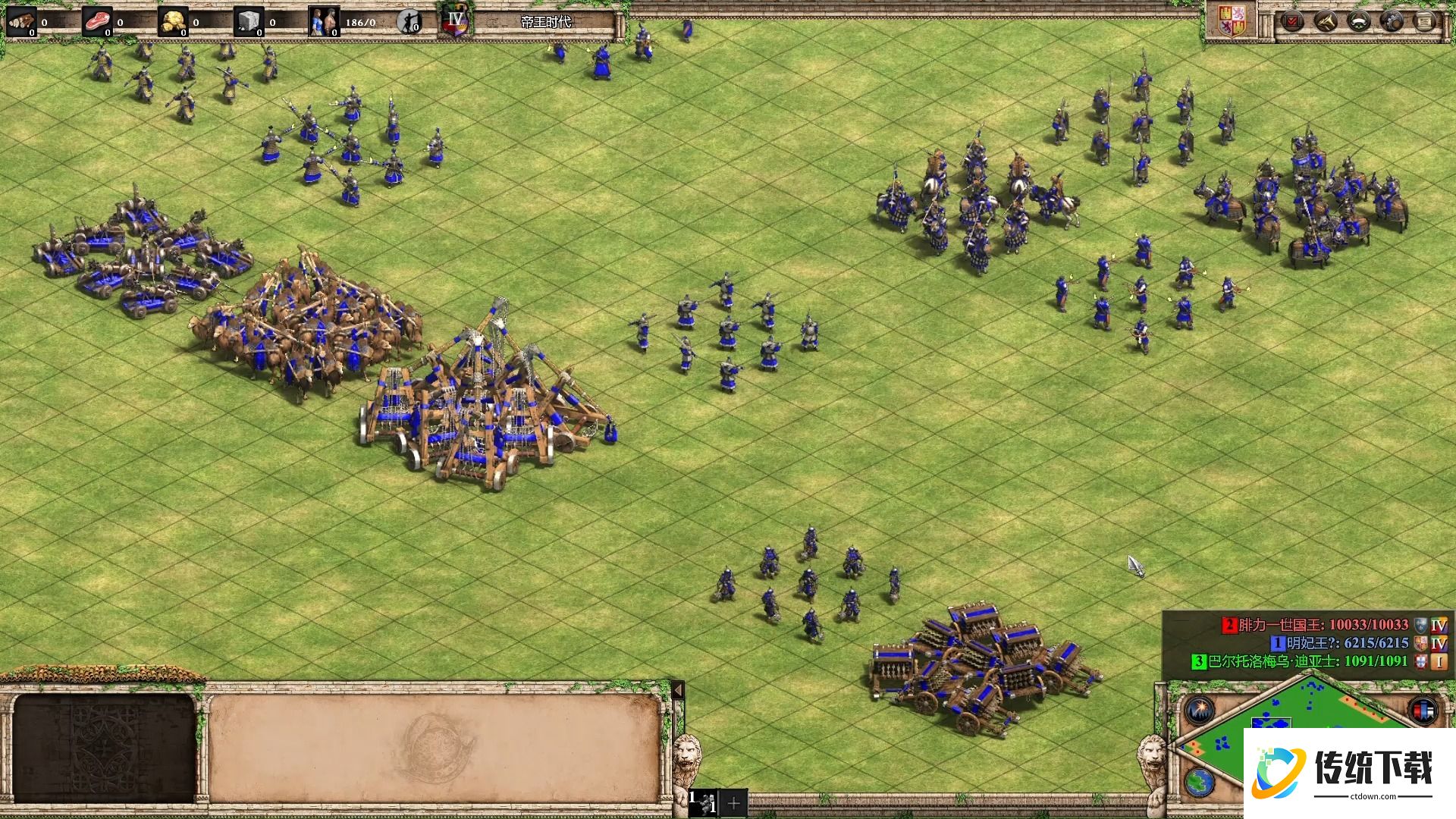Open the objectives checklist button
Screen dimensions: 1456x819
coord(1291,20)
